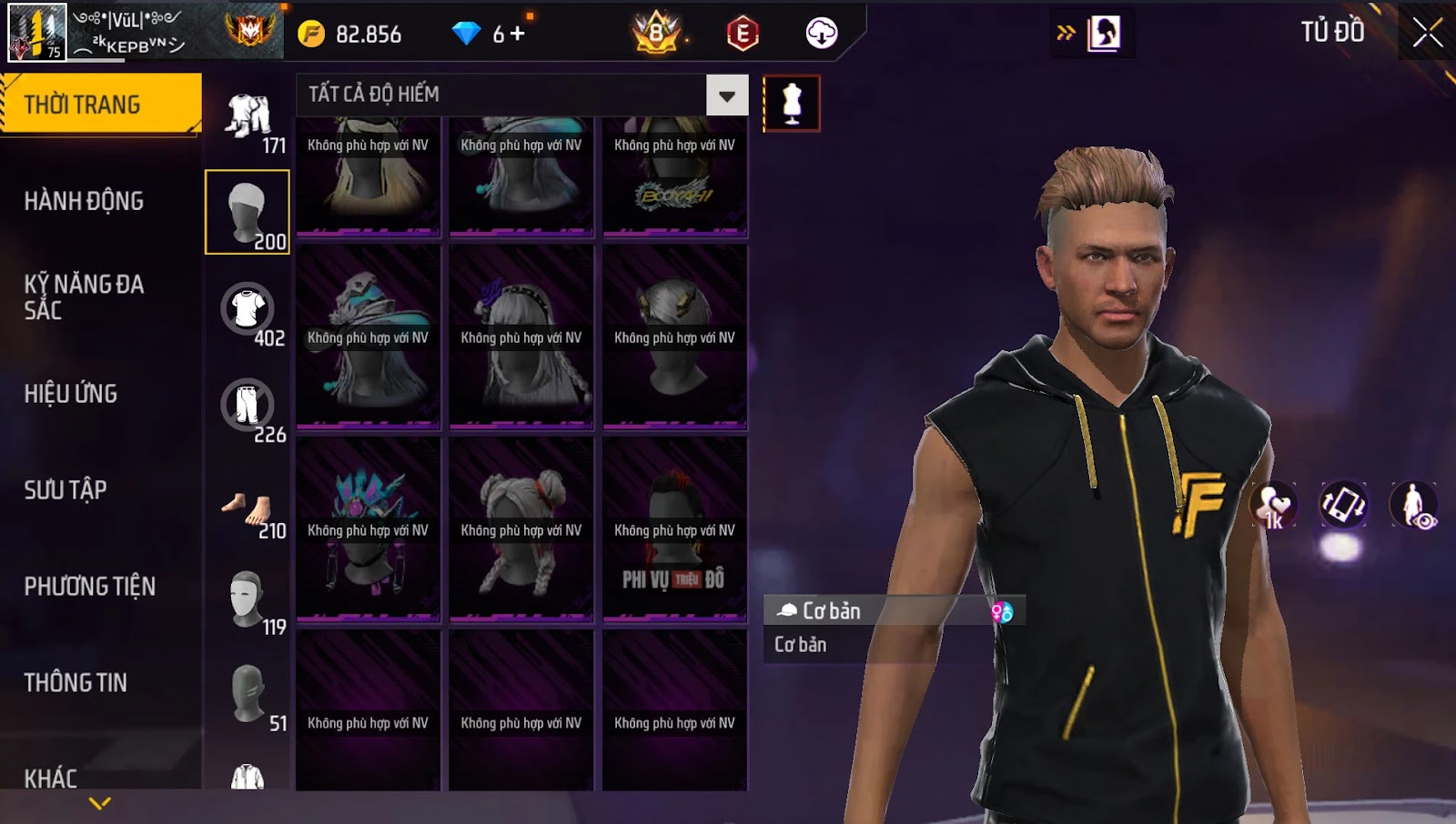Select the pants category icon (226)
The height and width of the screenshot is (824, 1456).
pyautogui.click(x=248, y=406)
